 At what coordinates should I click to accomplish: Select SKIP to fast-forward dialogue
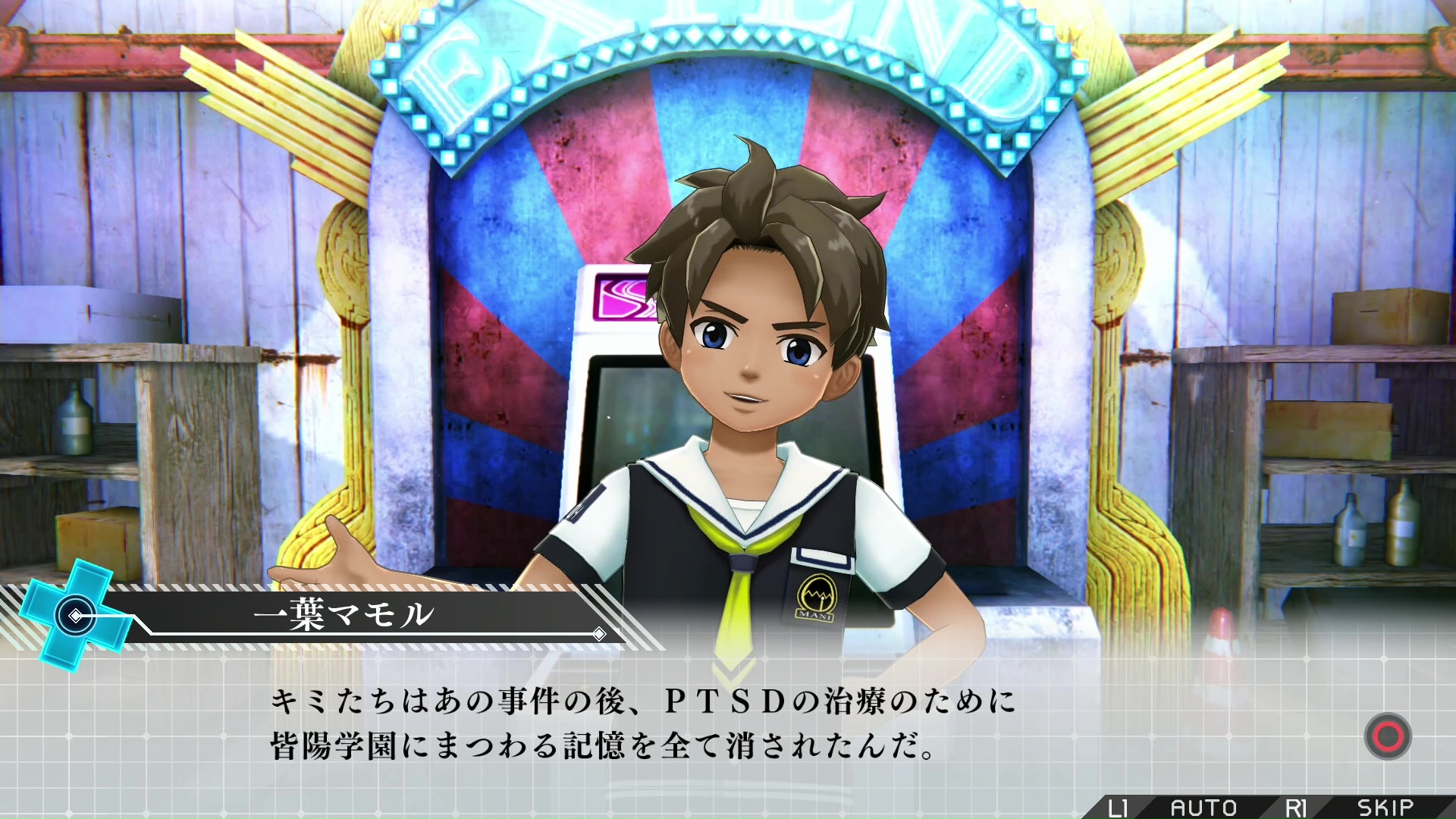[1385, 808]
